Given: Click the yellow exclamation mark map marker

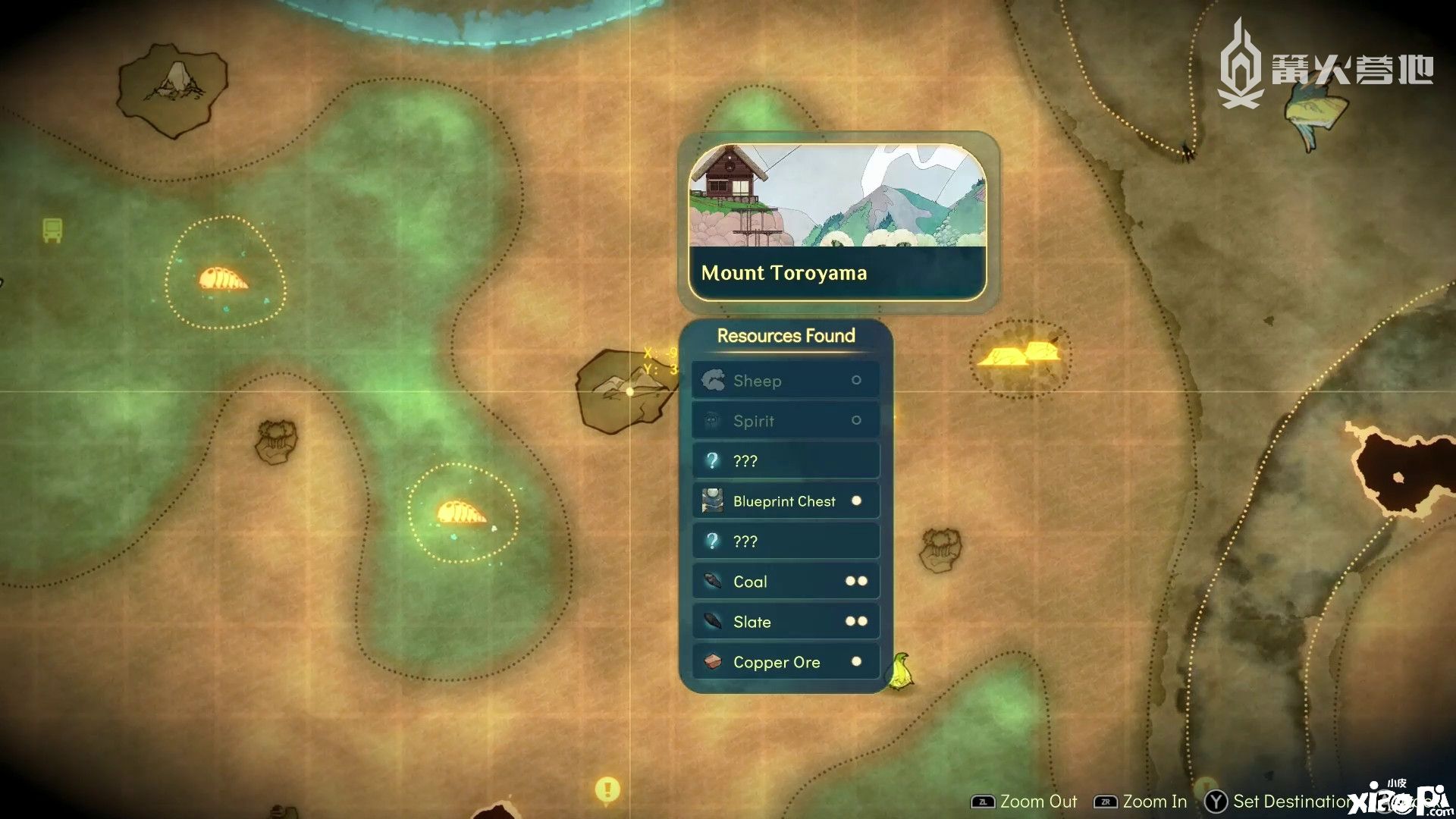Looking at the screenshot, I should coord(607,789).
